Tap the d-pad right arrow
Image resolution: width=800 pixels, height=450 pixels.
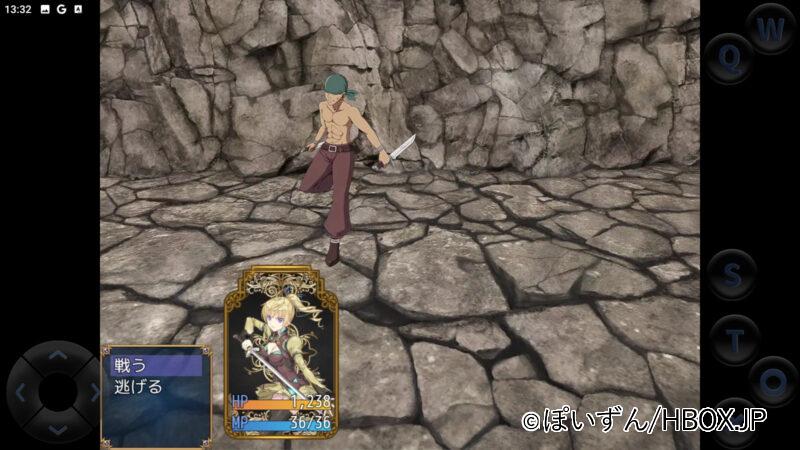coord(94,392)
